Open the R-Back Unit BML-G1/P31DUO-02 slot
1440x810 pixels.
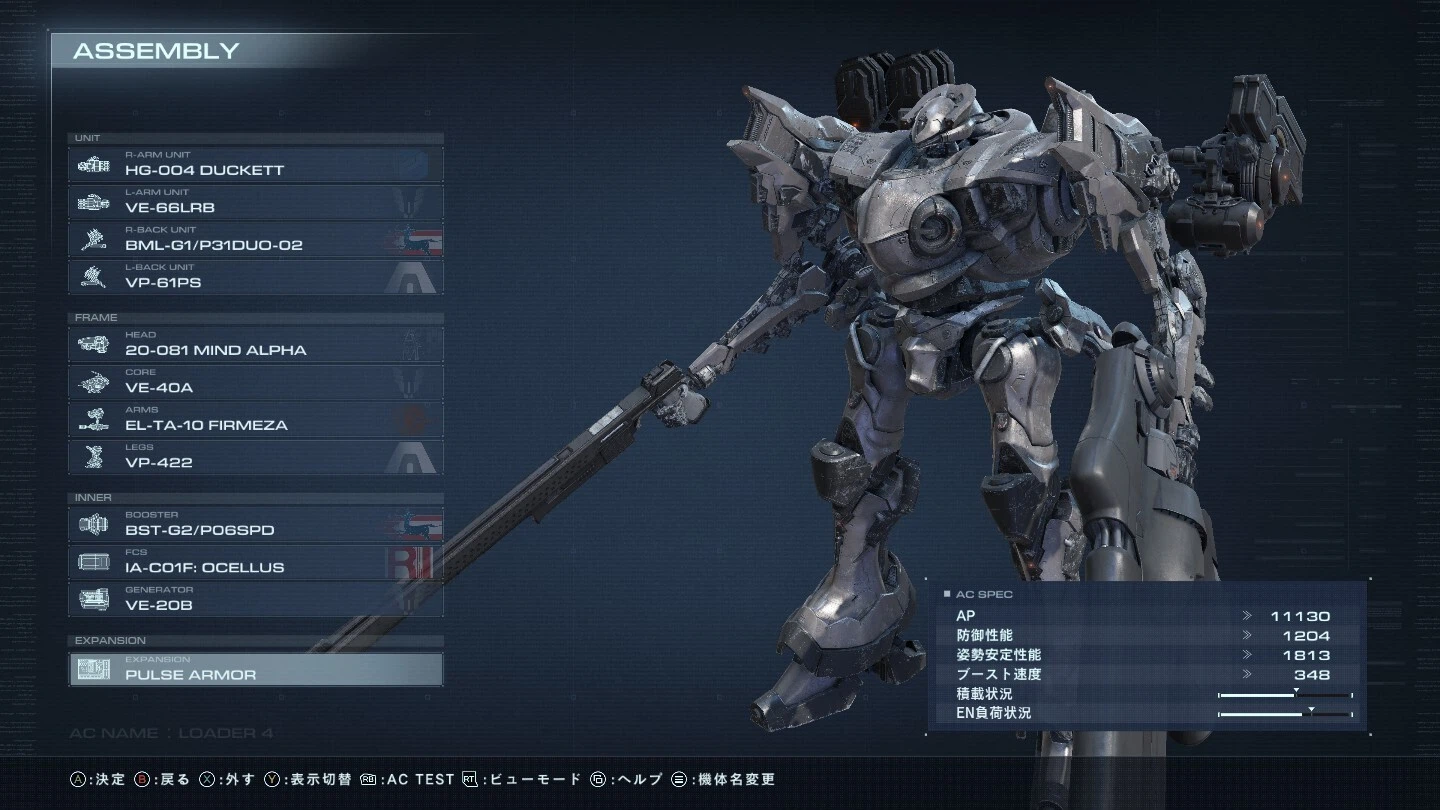[256, 240]
